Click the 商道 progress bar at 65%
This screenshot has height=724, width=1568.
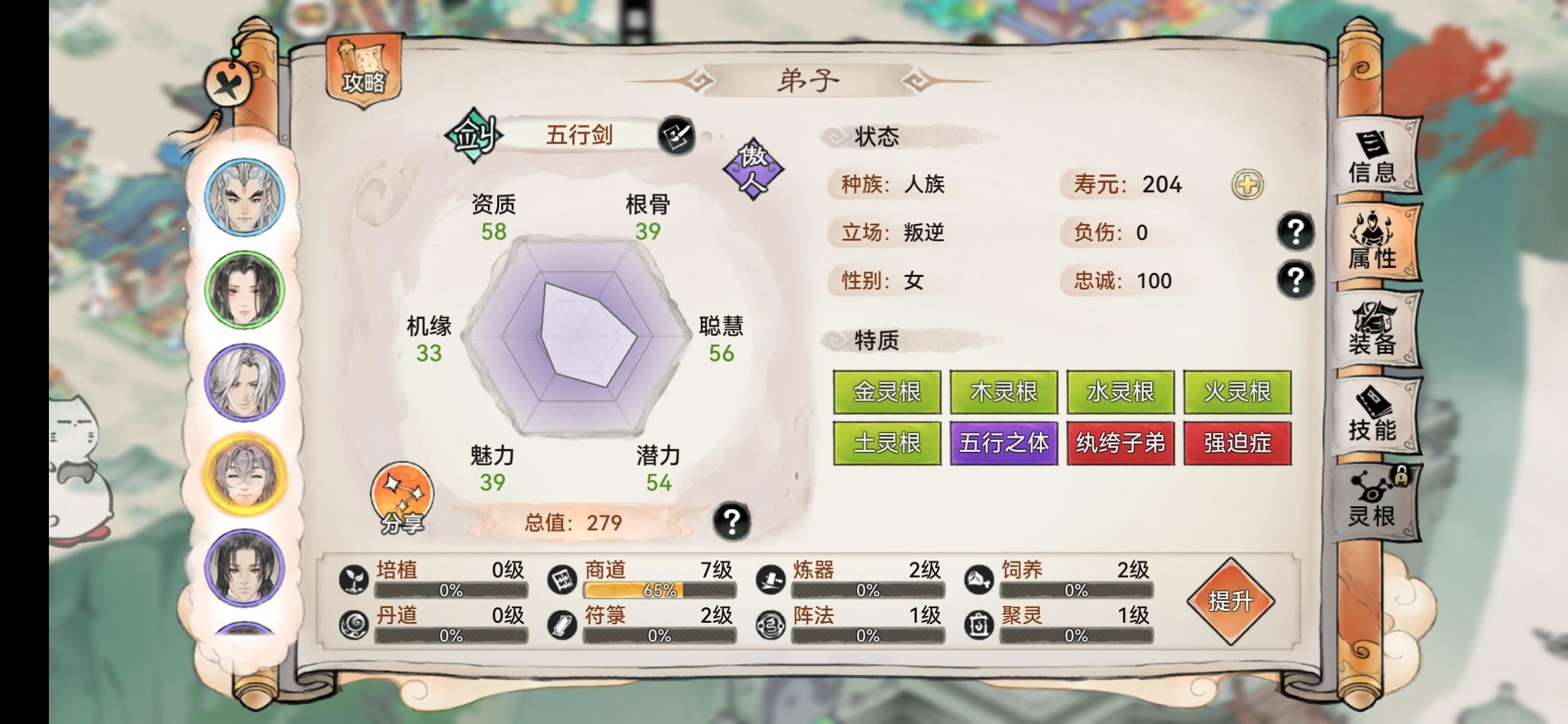(x=660, y=591)
